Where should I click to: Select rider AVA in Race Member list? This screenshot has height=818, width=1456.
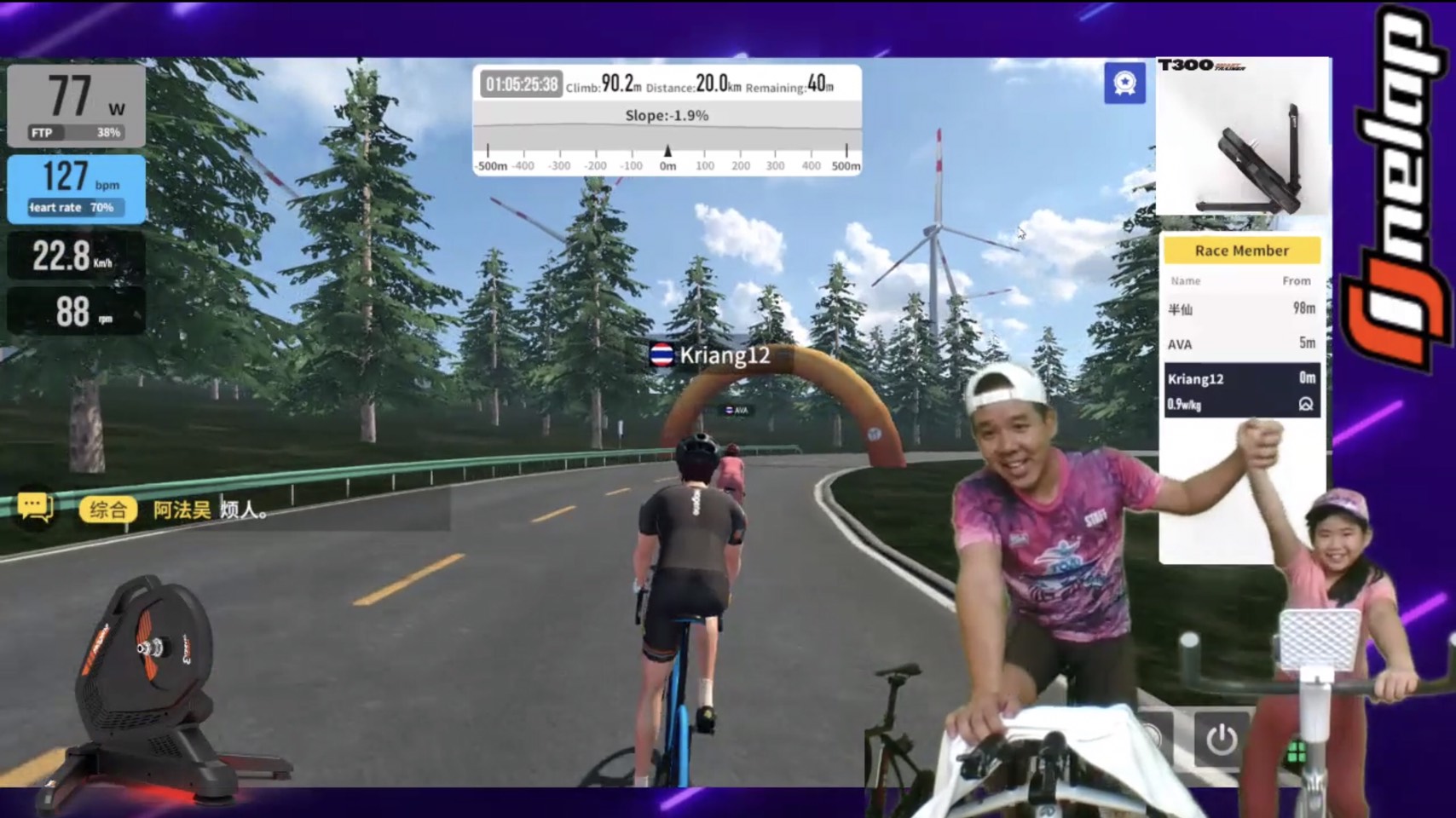point(1241,343)
